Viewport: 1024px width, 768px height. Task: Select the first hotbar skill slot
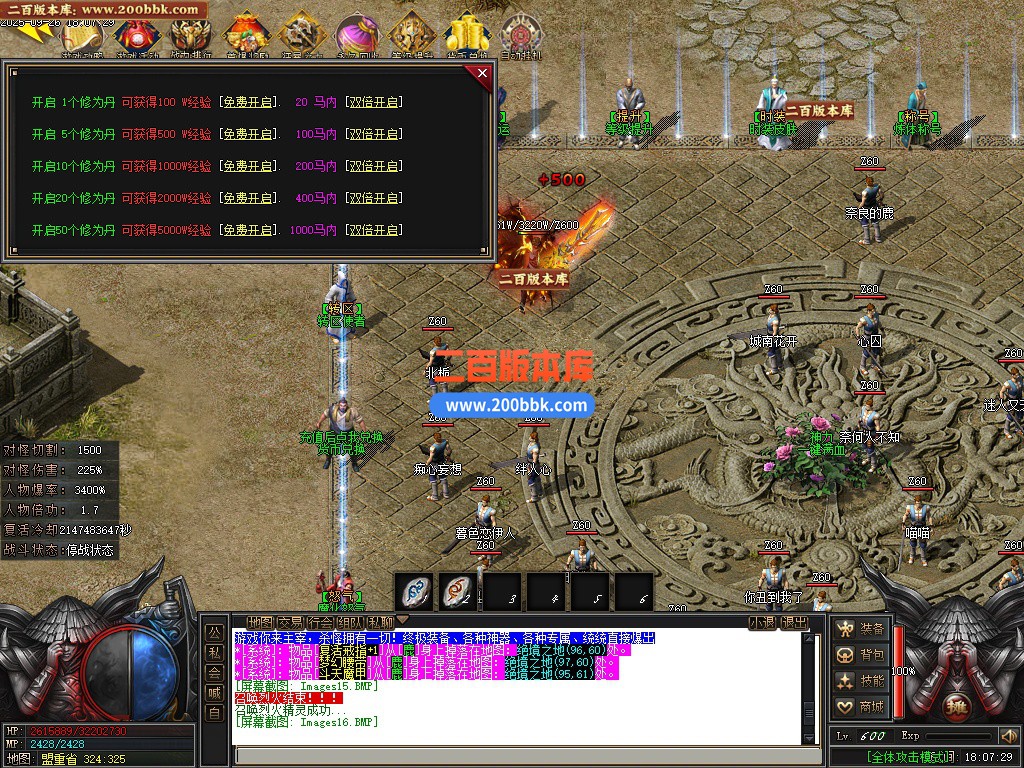pos(414,591)
